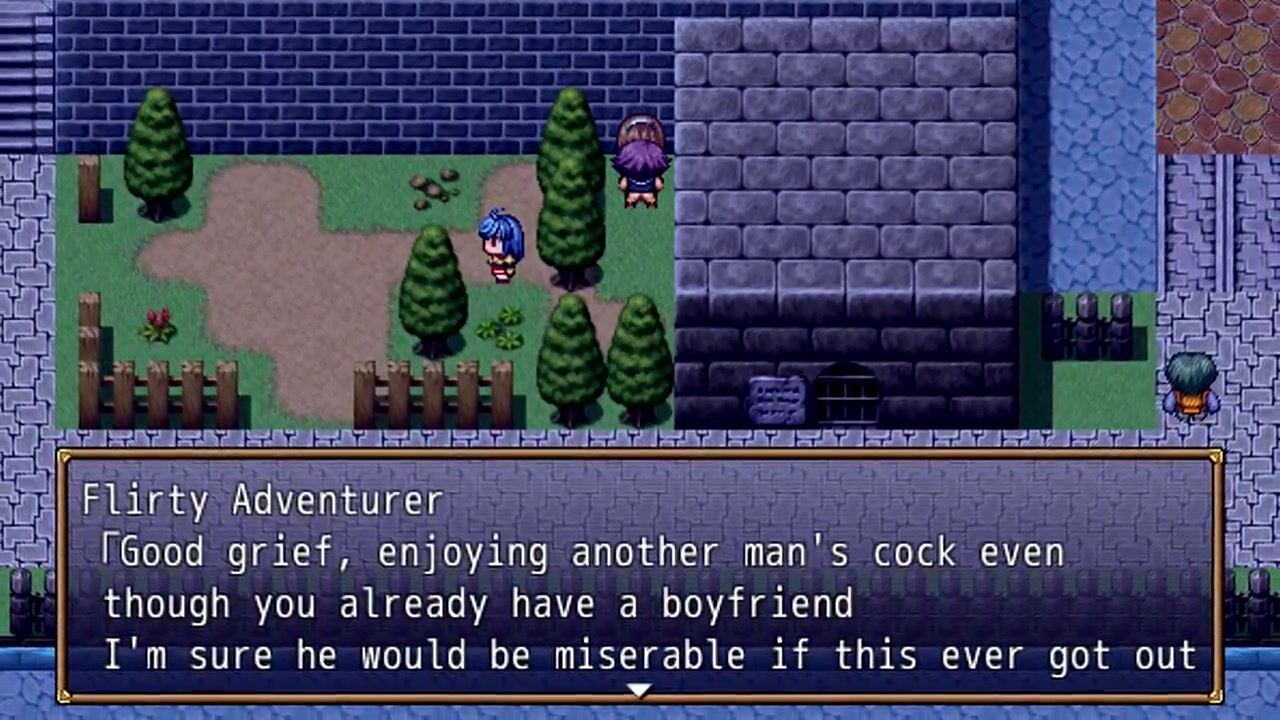Viewport: 1280px width, 720px height.
Task: Click the dialogue continue arrow indicator
Action: pos(639,690)
